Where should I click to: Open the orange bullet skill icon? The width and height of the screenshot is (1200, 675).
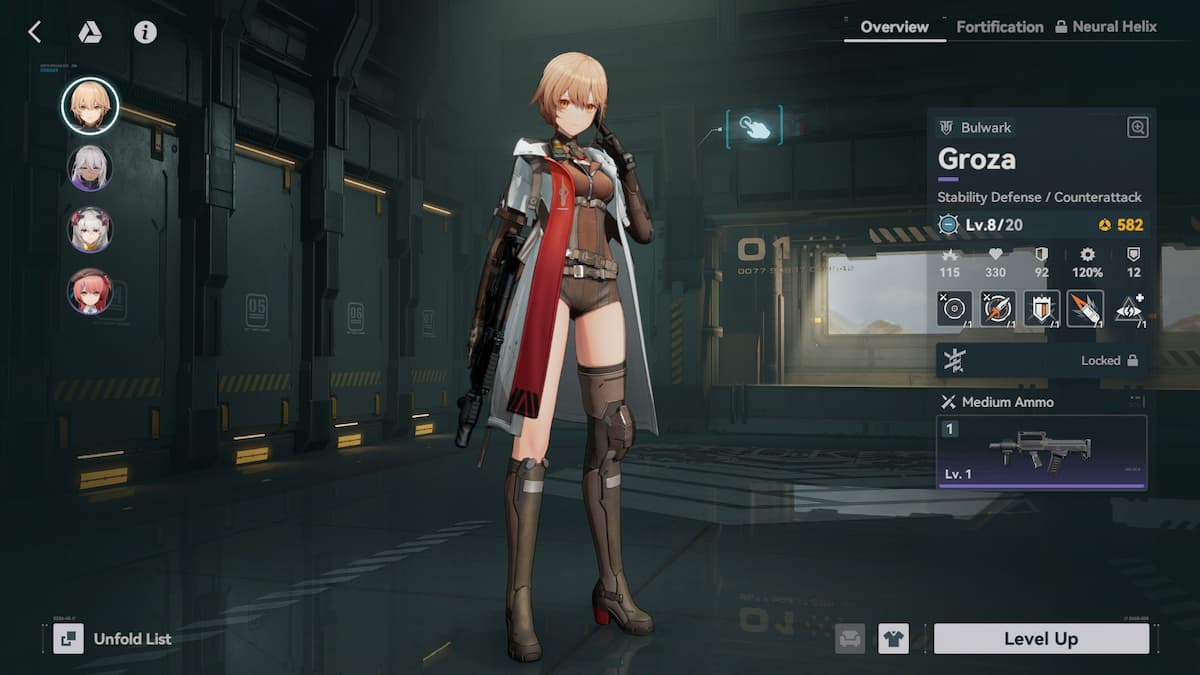coord(1085,308)
